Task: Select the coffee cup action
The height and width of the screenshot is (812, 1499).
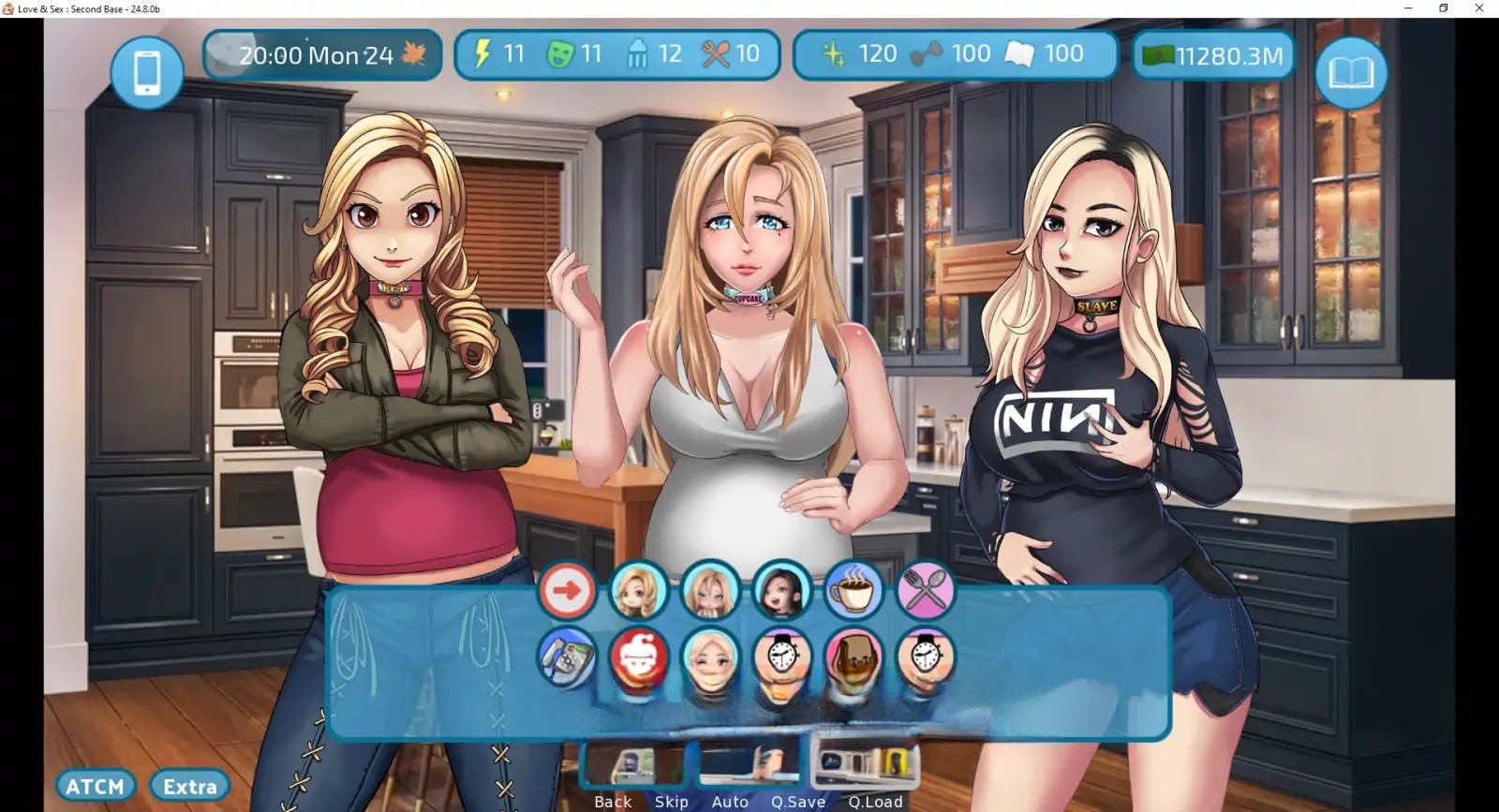Action: 853,591
